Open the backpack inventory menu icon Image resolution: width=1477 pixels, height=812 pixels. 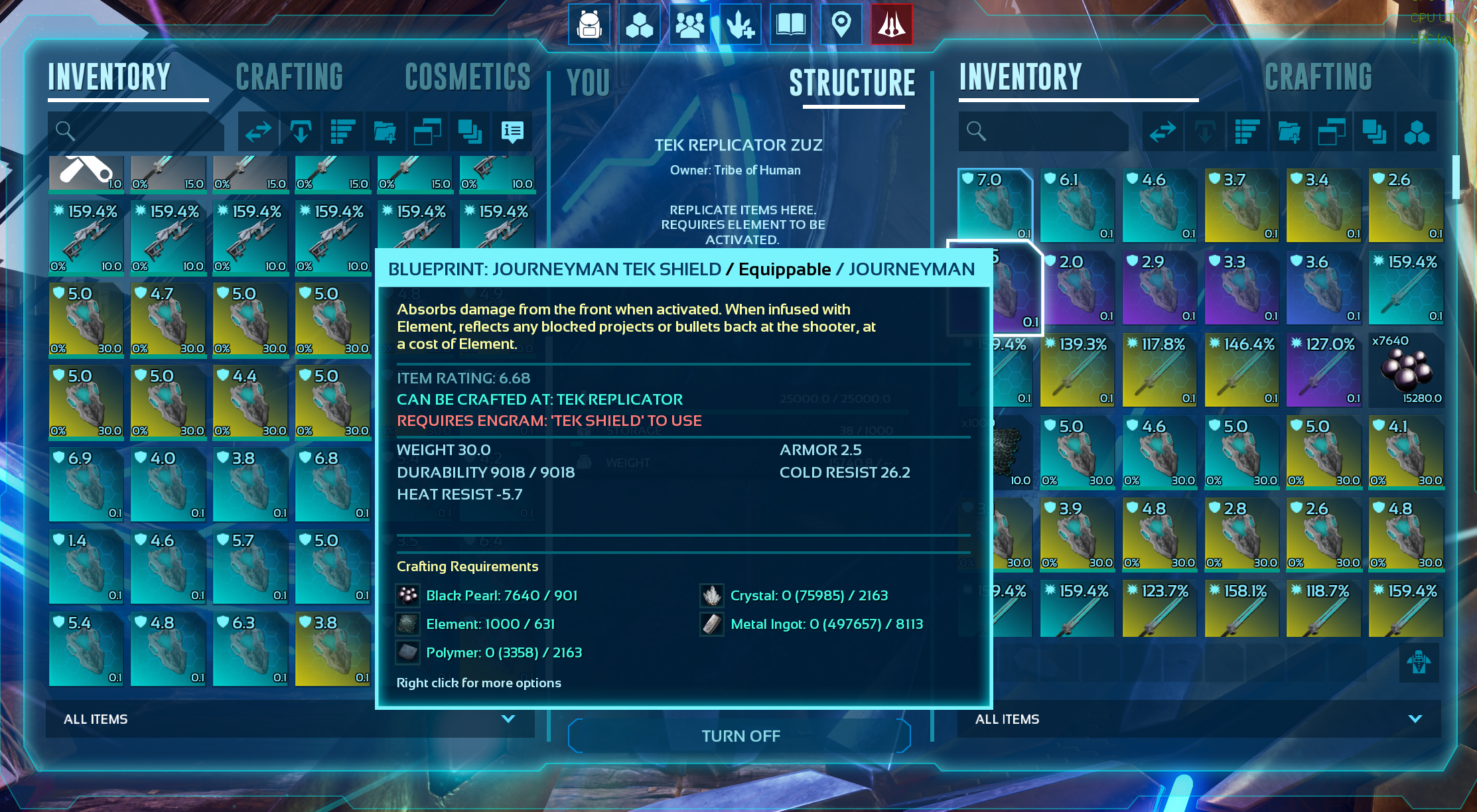[589, 25]
